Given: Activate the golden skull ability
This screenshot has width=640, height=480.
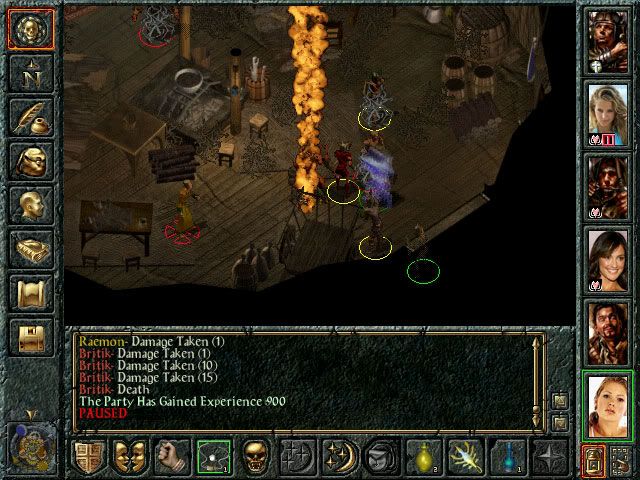Looking at the screenshot, I should click(x=256, y=457).
